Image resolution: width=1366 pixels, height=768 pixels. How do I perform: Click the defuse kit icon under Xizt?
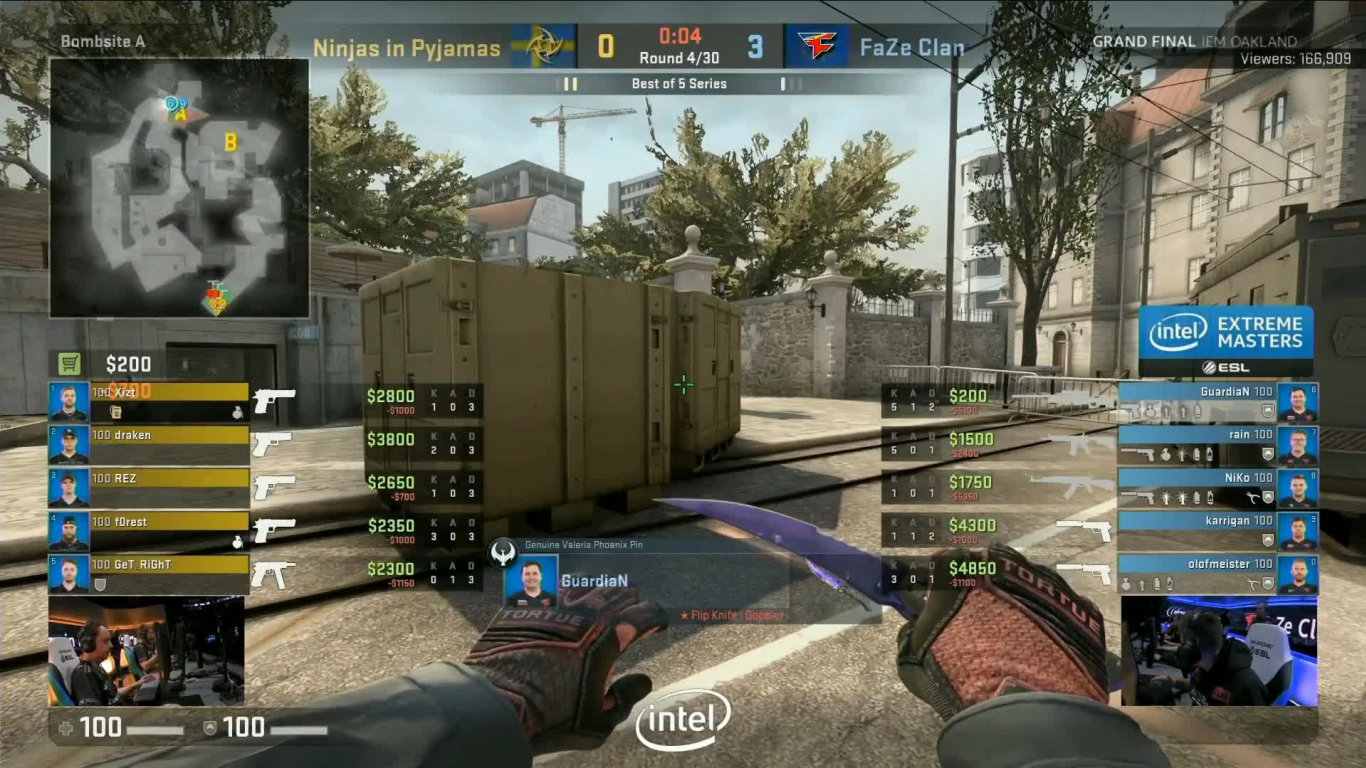(x=116, y=412)
